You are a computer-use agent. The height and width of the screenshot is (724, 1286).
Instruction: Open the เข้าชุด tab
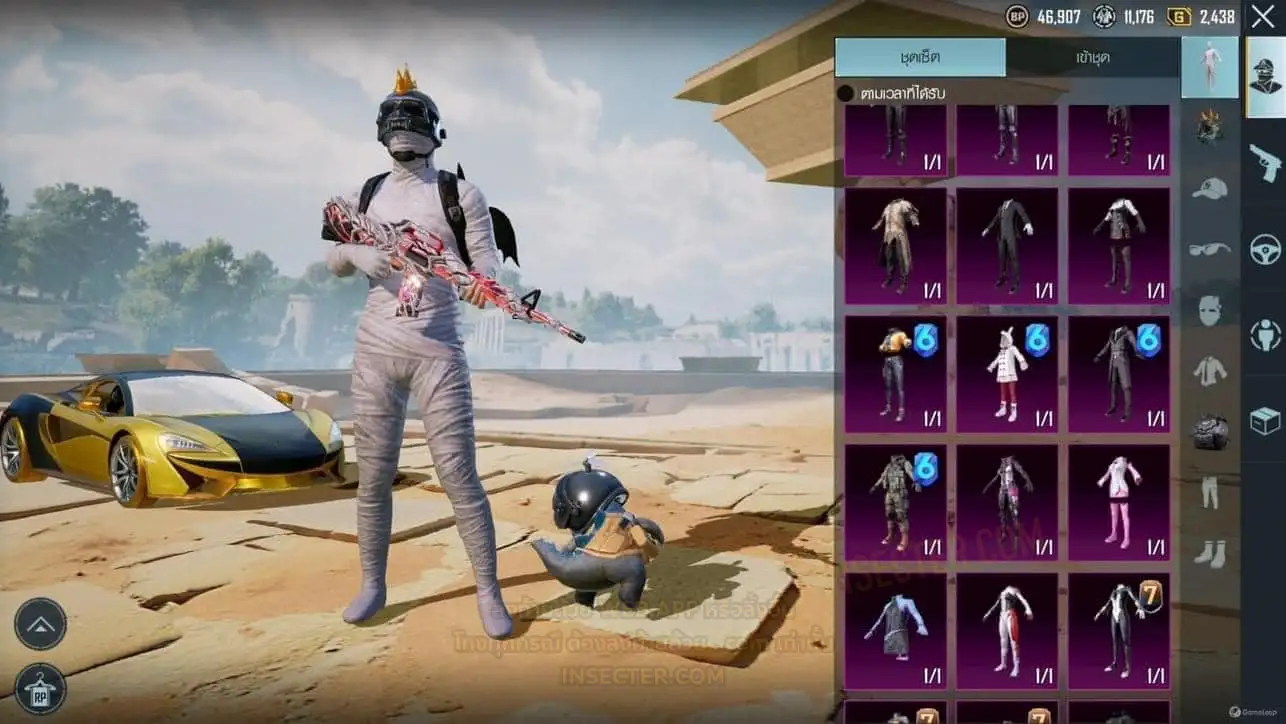pos(1092,57)
